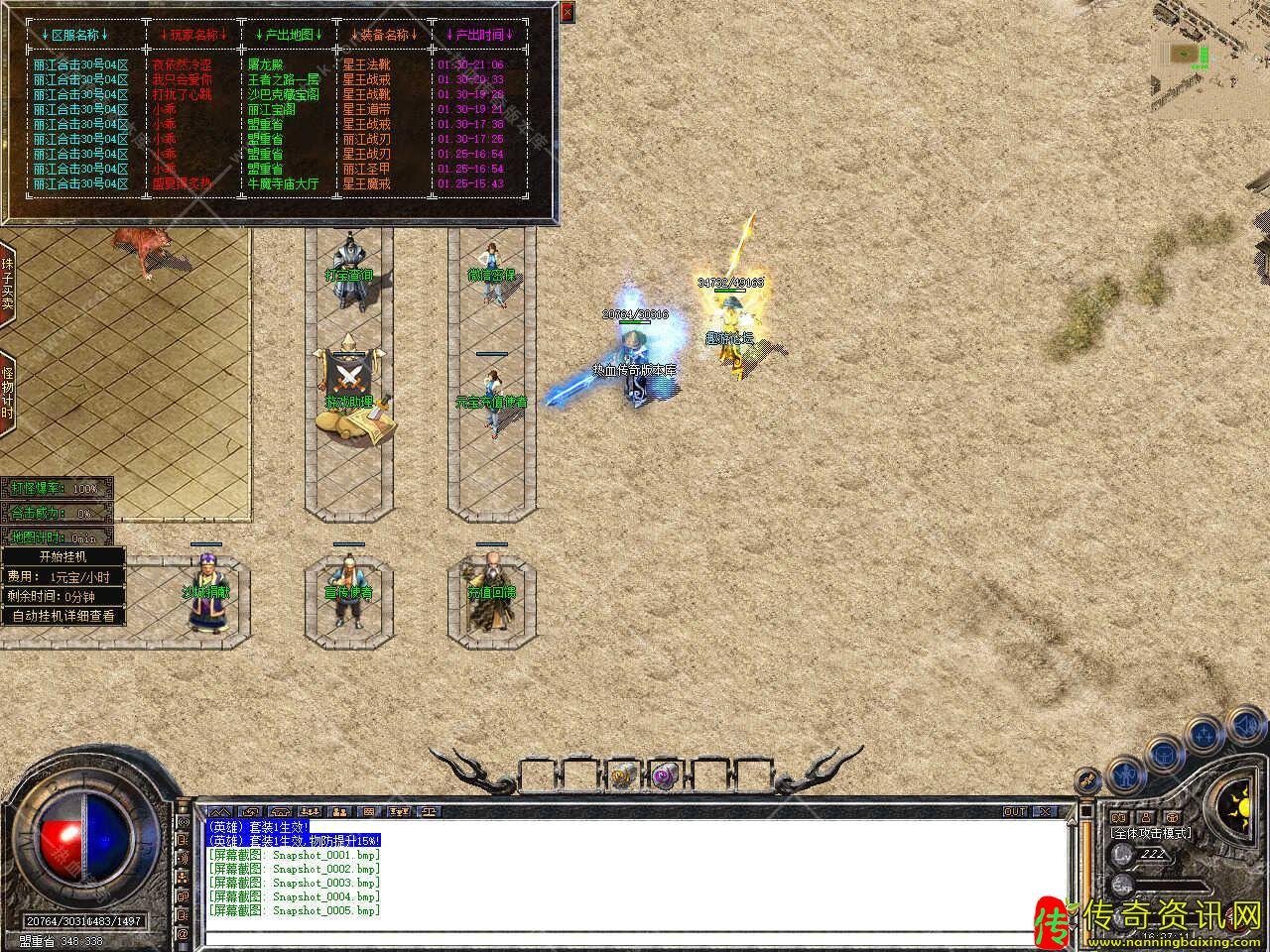This screenshot has width=1270, height=952.
Task: Sort by the 区服名称 column header
Action: pos(75,35)
